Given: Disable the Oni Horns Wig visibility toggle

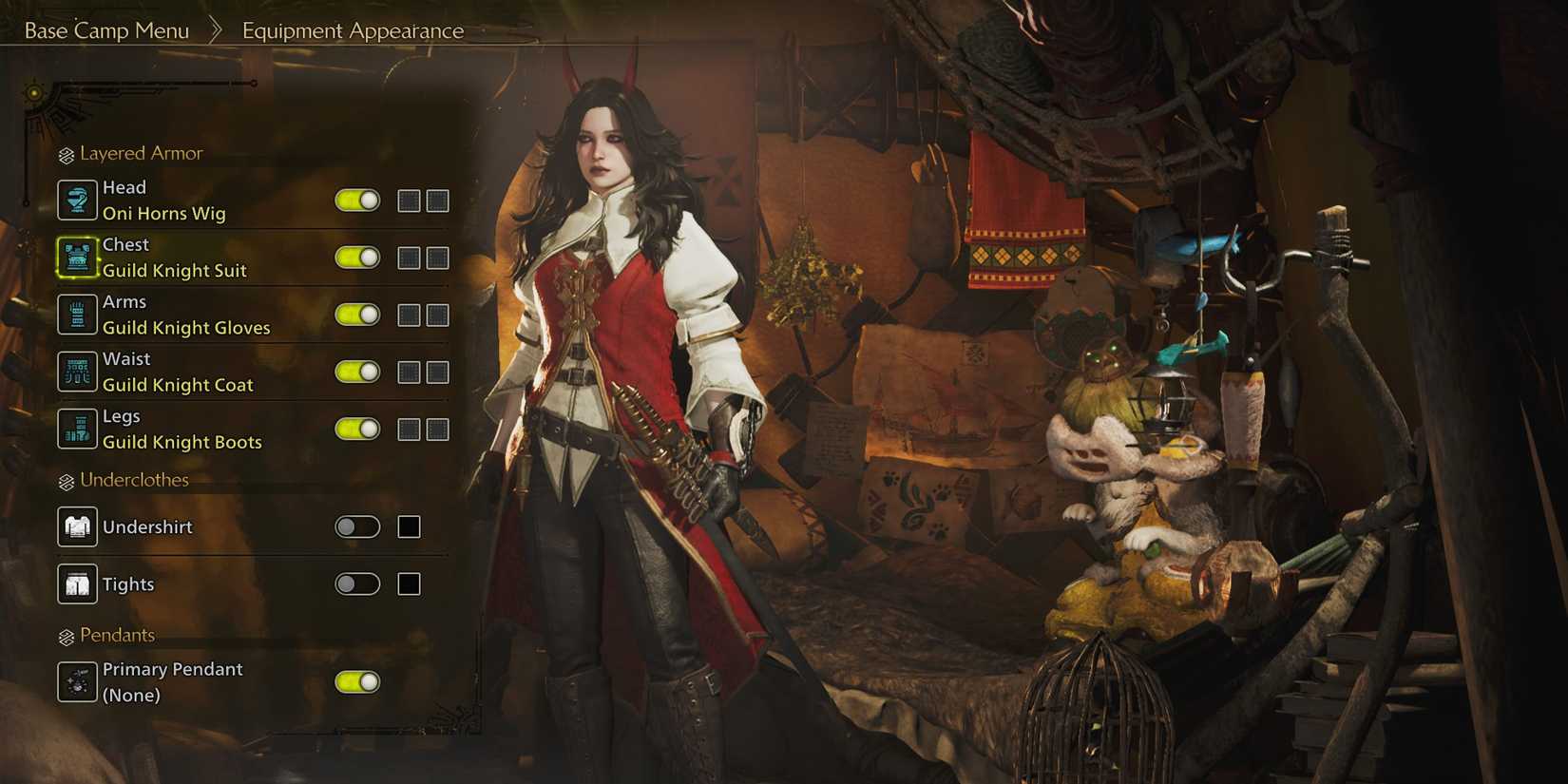Looking at the screenshot, I should (356, 201).
